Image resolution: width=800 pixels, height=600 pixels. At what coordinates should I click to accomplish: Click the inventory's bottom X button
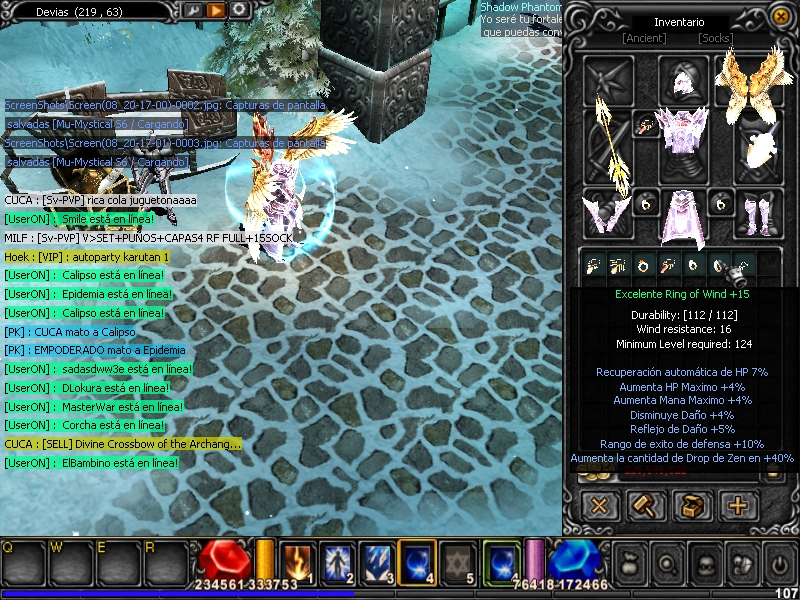pyautogui.click(x=600, y=506)
